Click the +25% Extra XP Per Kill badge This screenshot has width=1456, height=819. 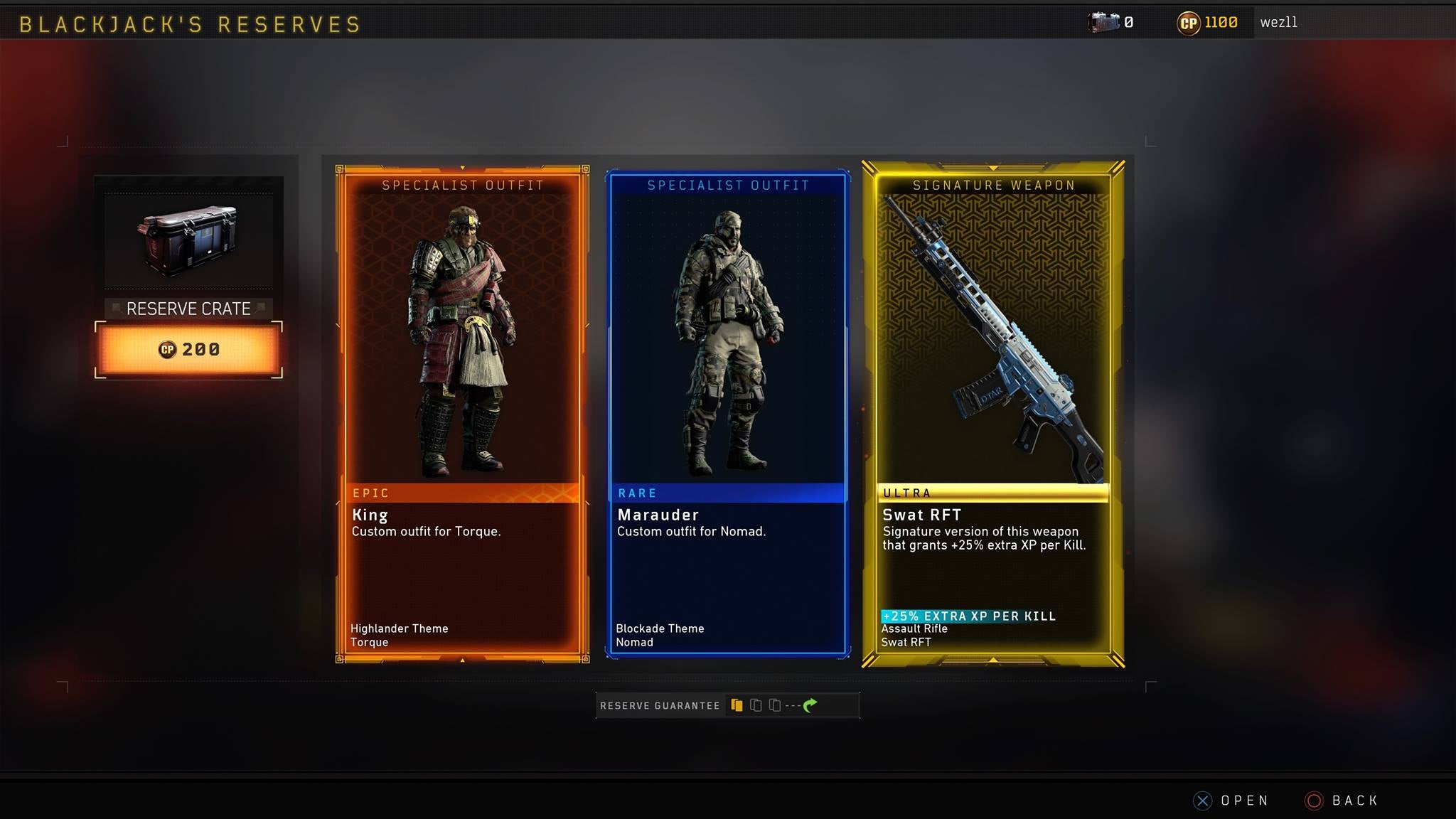tap(970, 616)
